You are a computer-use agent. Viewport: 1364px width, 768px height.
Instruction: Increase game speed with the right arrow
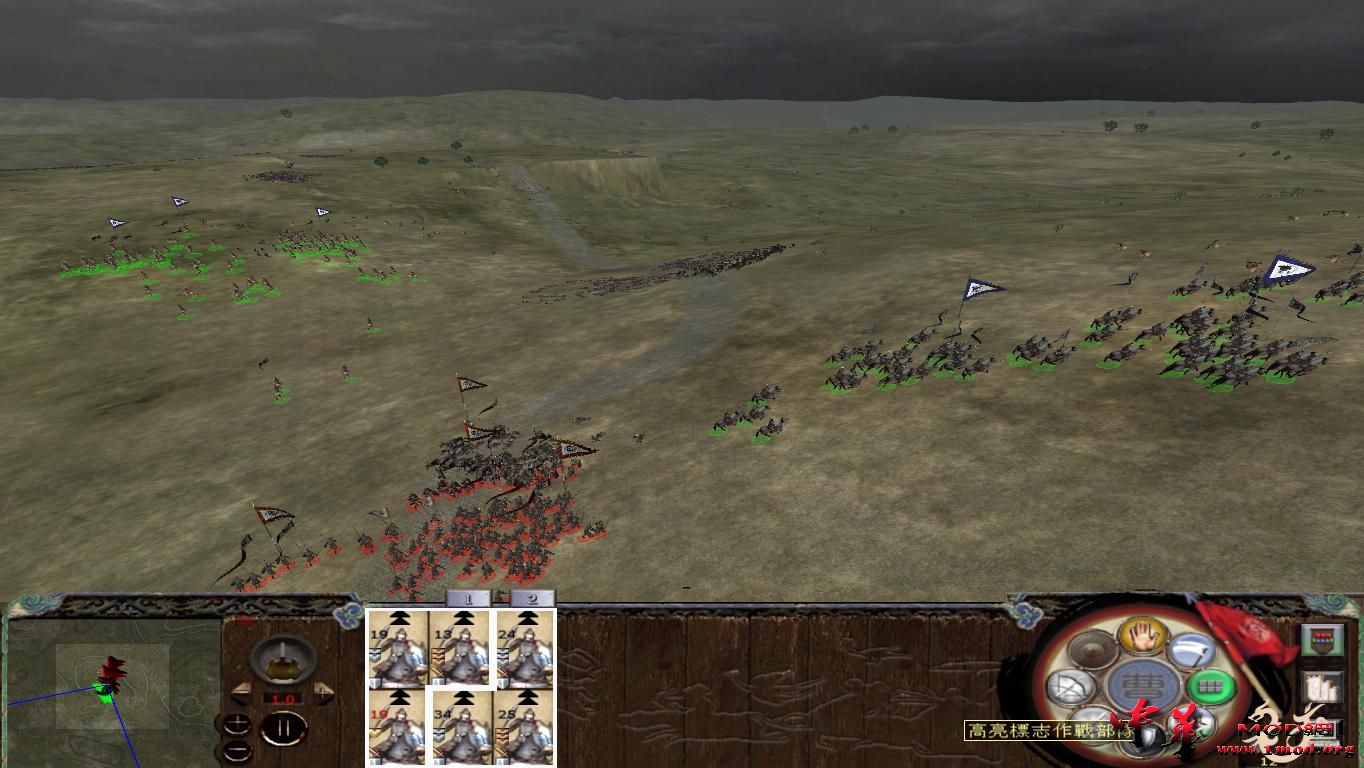323,692
